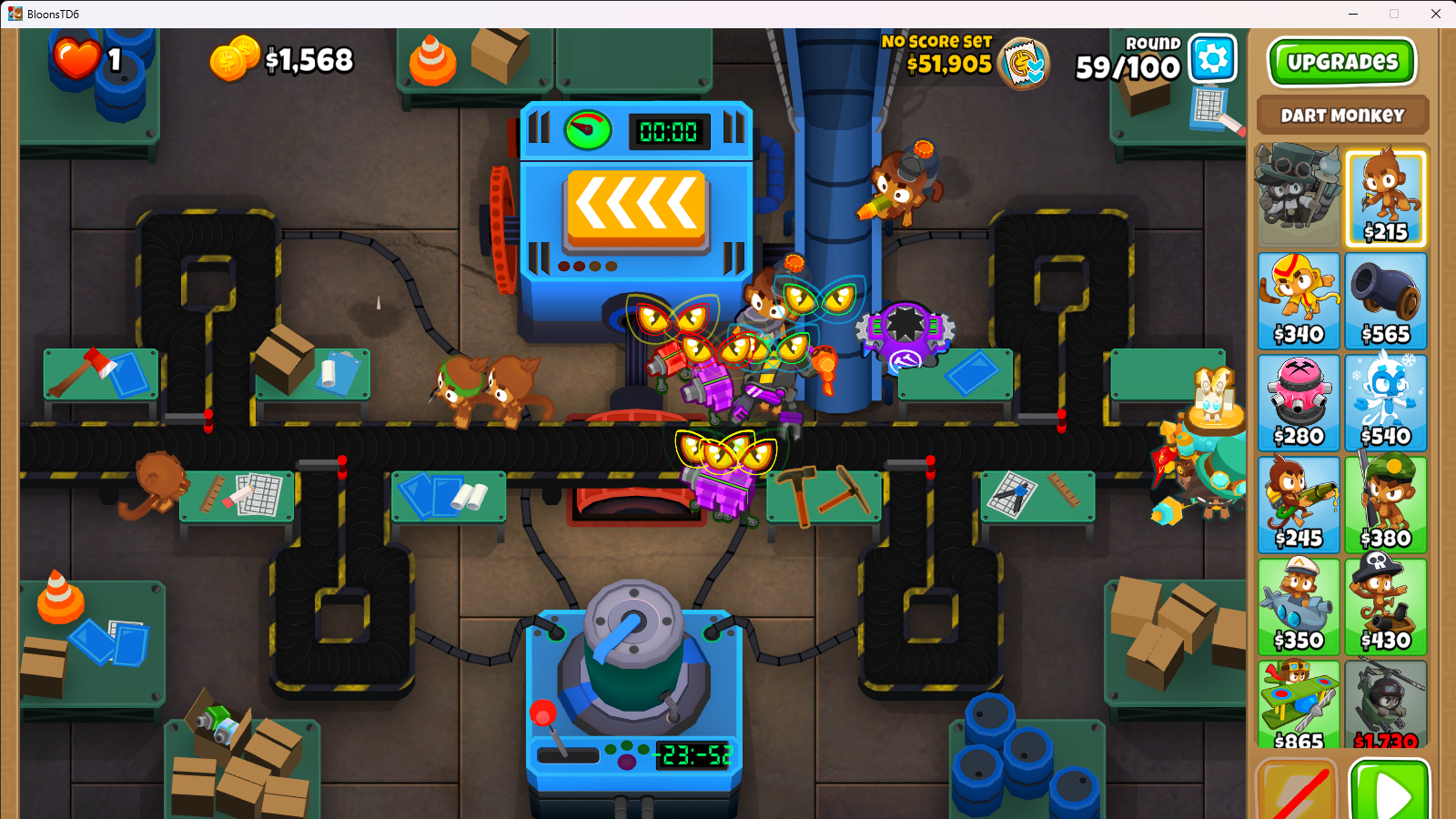Pick the Sniper Monkey for $380
1456x819 pixels.
pos(1385,505)
